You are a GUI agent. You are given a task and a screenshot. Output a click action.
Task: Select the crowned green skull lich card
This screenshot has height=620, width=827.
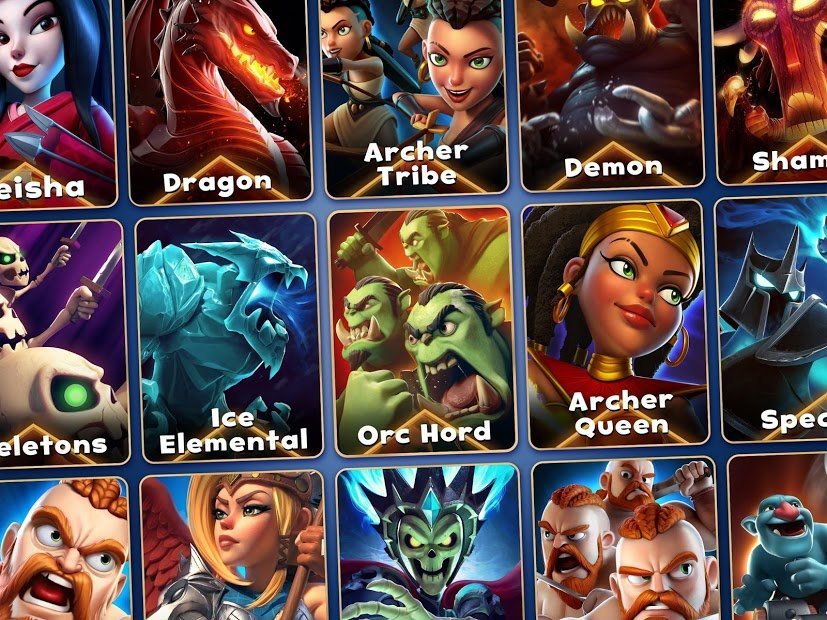coord(430,545)
